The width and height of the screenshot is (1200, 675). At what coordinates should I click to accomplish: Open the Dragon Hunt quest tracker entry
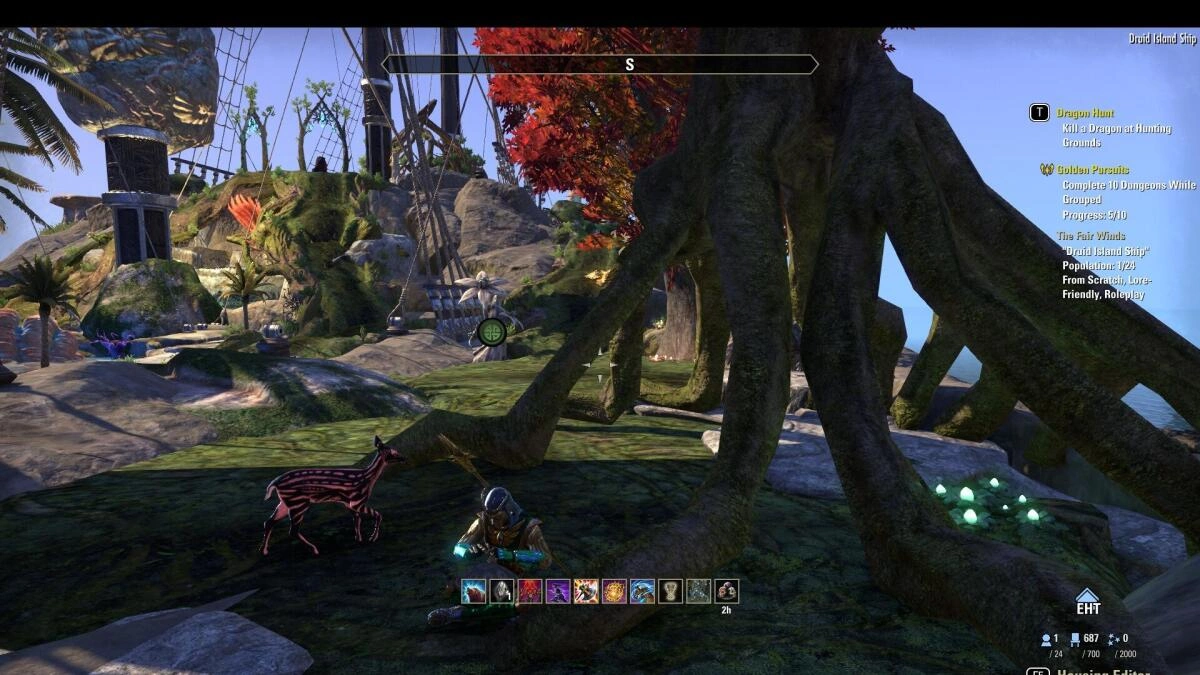1084,113
